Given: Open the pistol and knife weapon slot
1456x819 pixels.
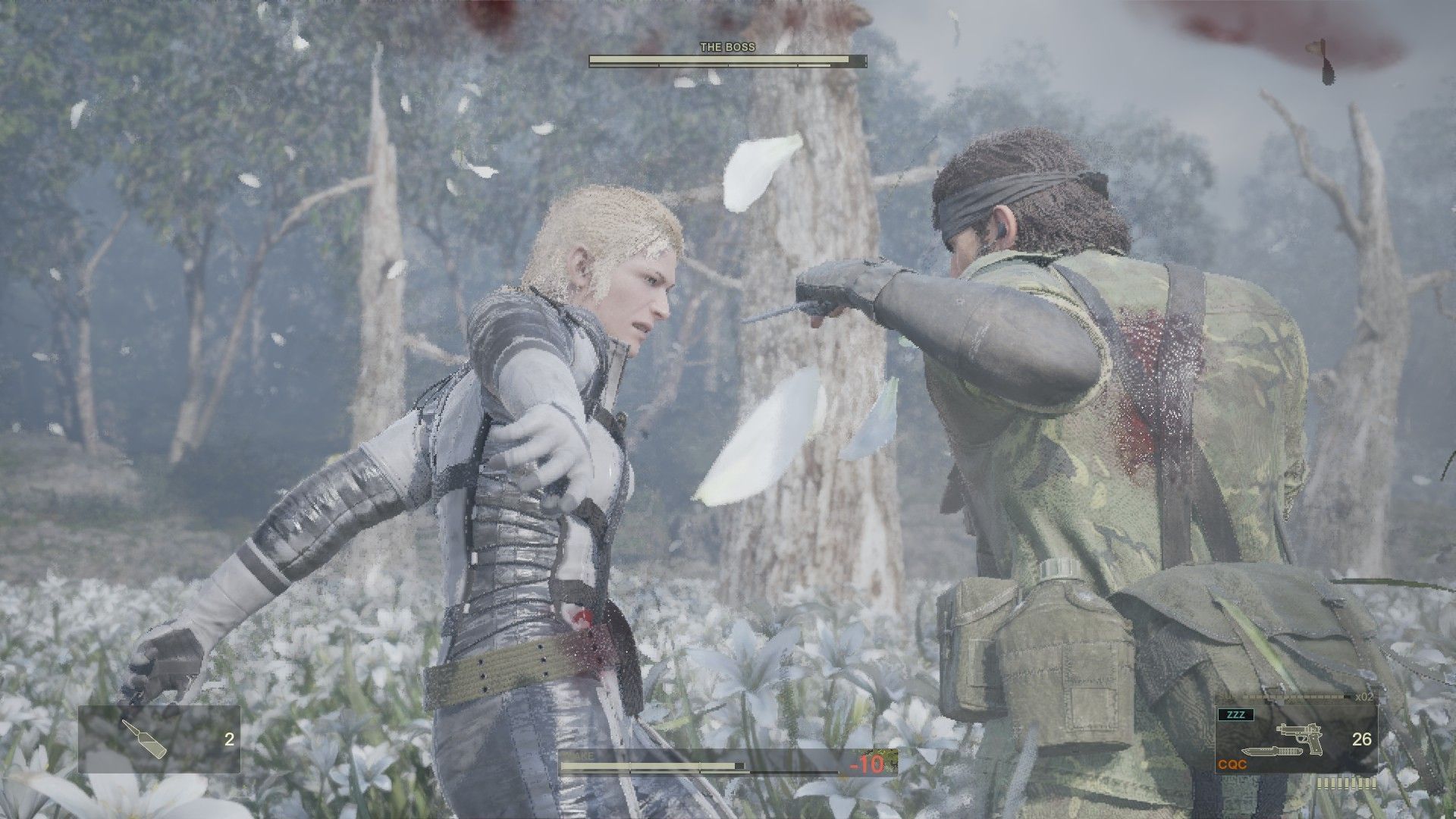Looking at the screenshot, I should 1296,739.
